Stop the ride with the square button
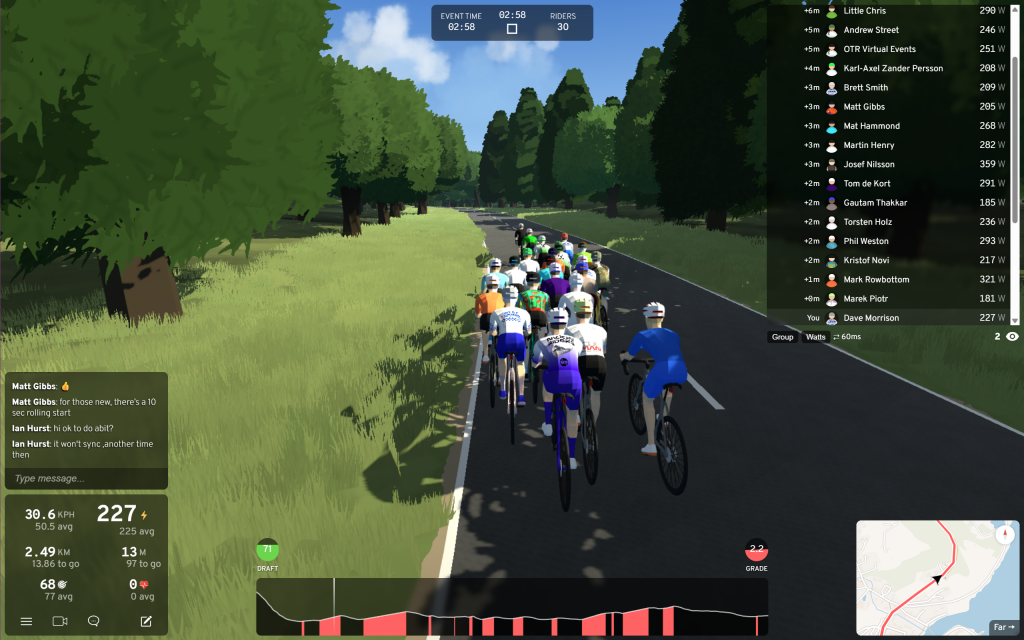1024x640 pixels. click(512, 28)
